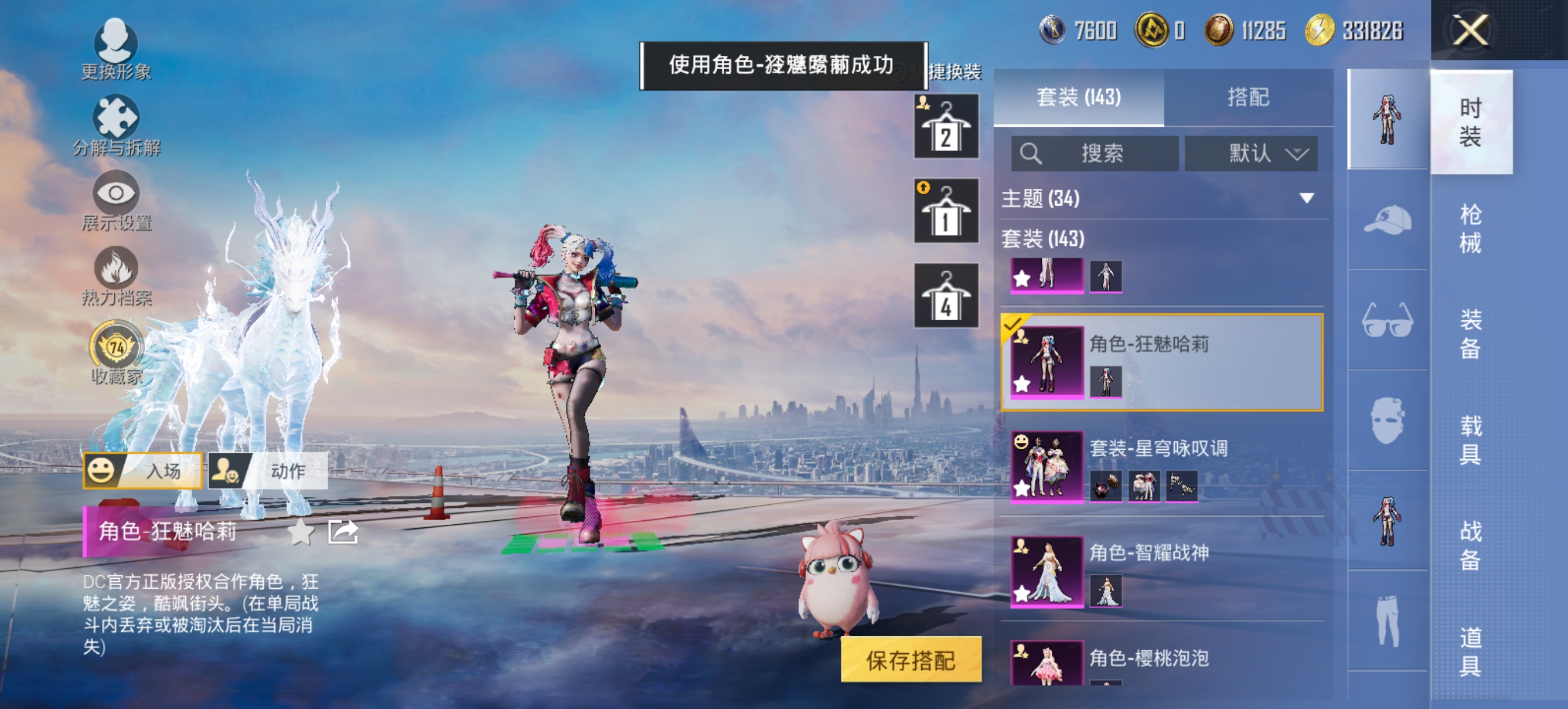Switch to the 搭配 tab

(x=1253, y=99)
